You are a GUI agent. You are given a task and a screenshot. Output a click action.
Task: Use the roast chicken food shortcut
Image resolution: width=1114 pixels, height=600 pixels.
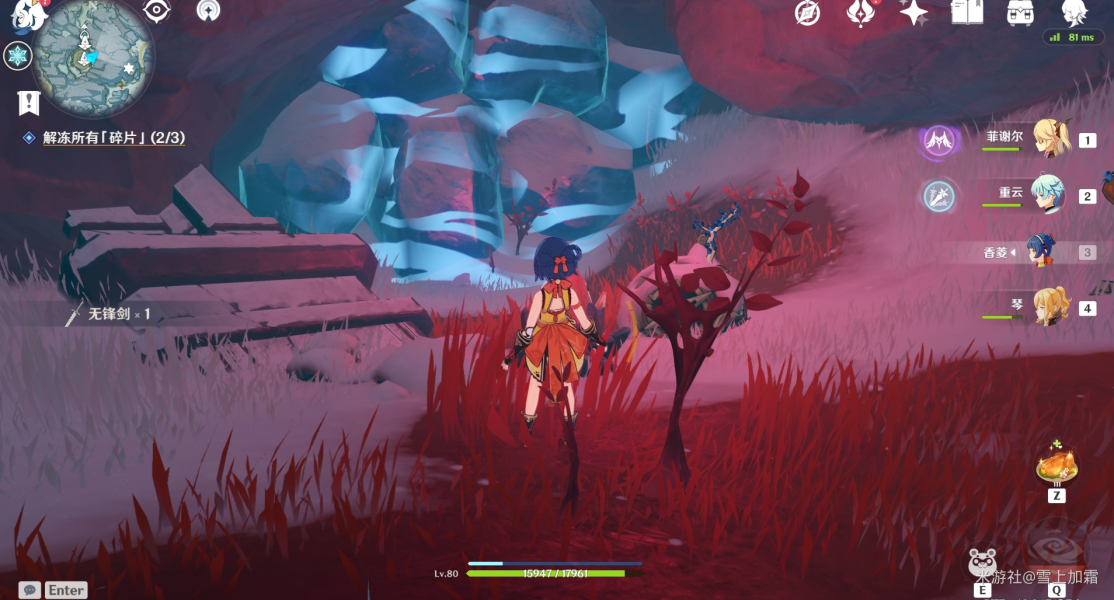click(x=1056, y=465)
